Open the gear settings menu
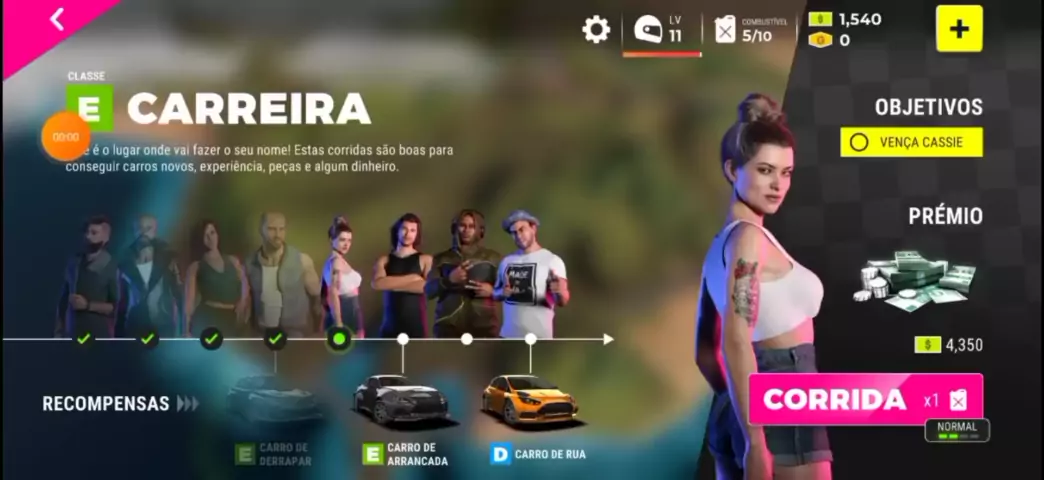 pos(596,29)
